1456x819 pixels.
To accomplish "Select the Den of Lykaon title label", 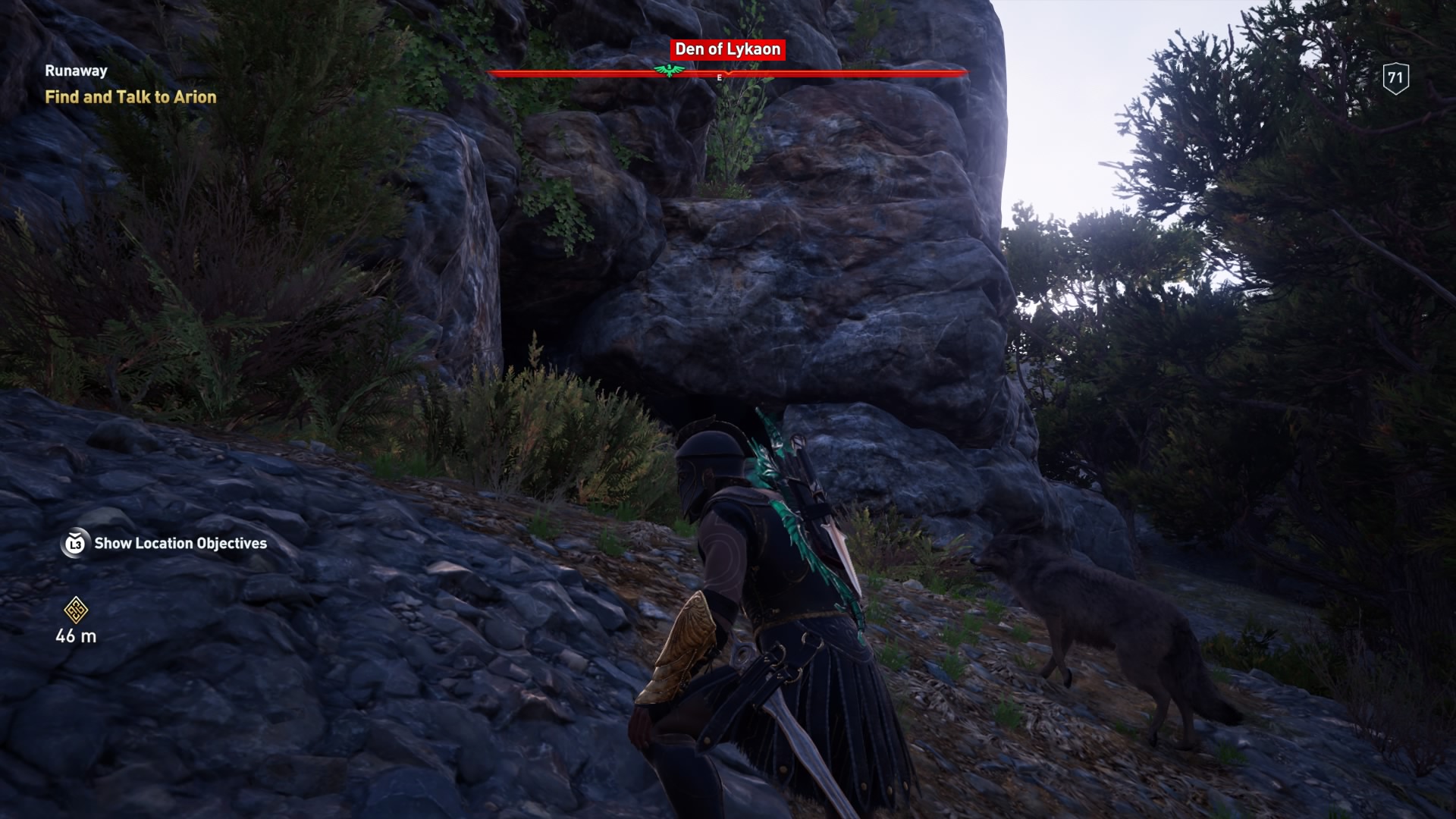I will (726, 49).
